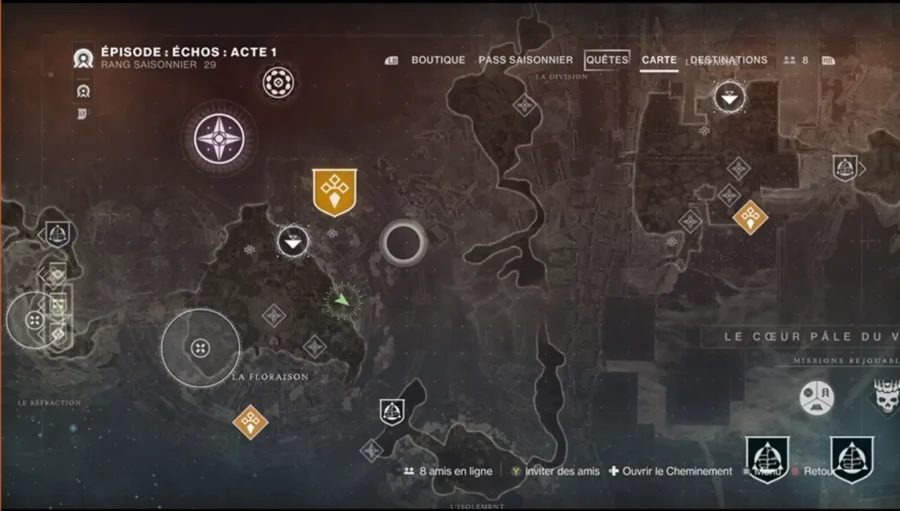Choose the landing zone marker beside the gold banner
900x511 pixels.
pyautogui.click(x=292, y=241)
